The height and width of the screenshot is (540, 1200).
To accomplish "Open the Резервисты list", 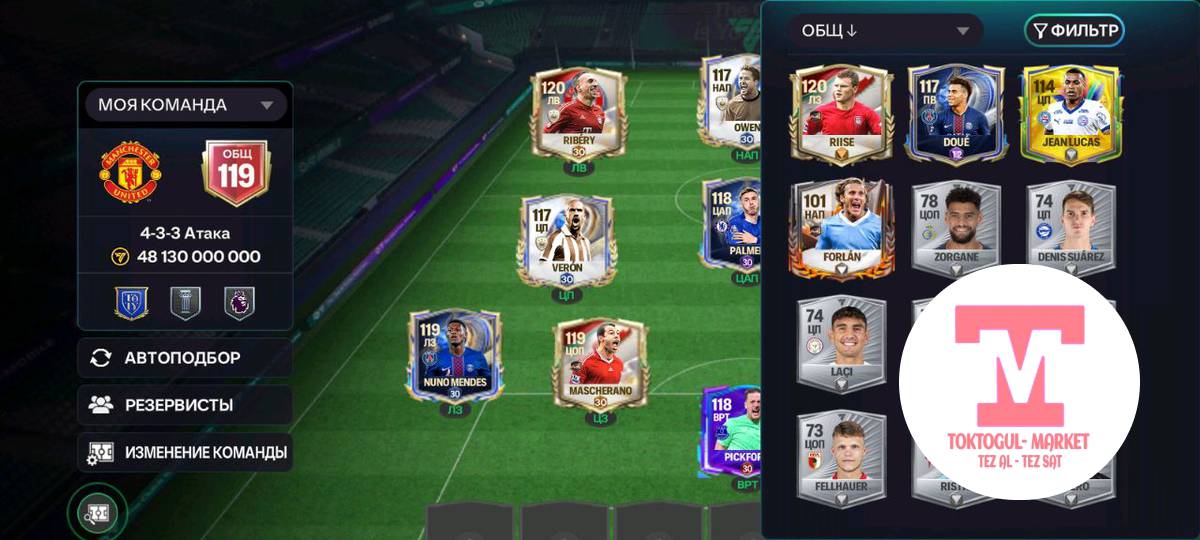I will 185,405.
